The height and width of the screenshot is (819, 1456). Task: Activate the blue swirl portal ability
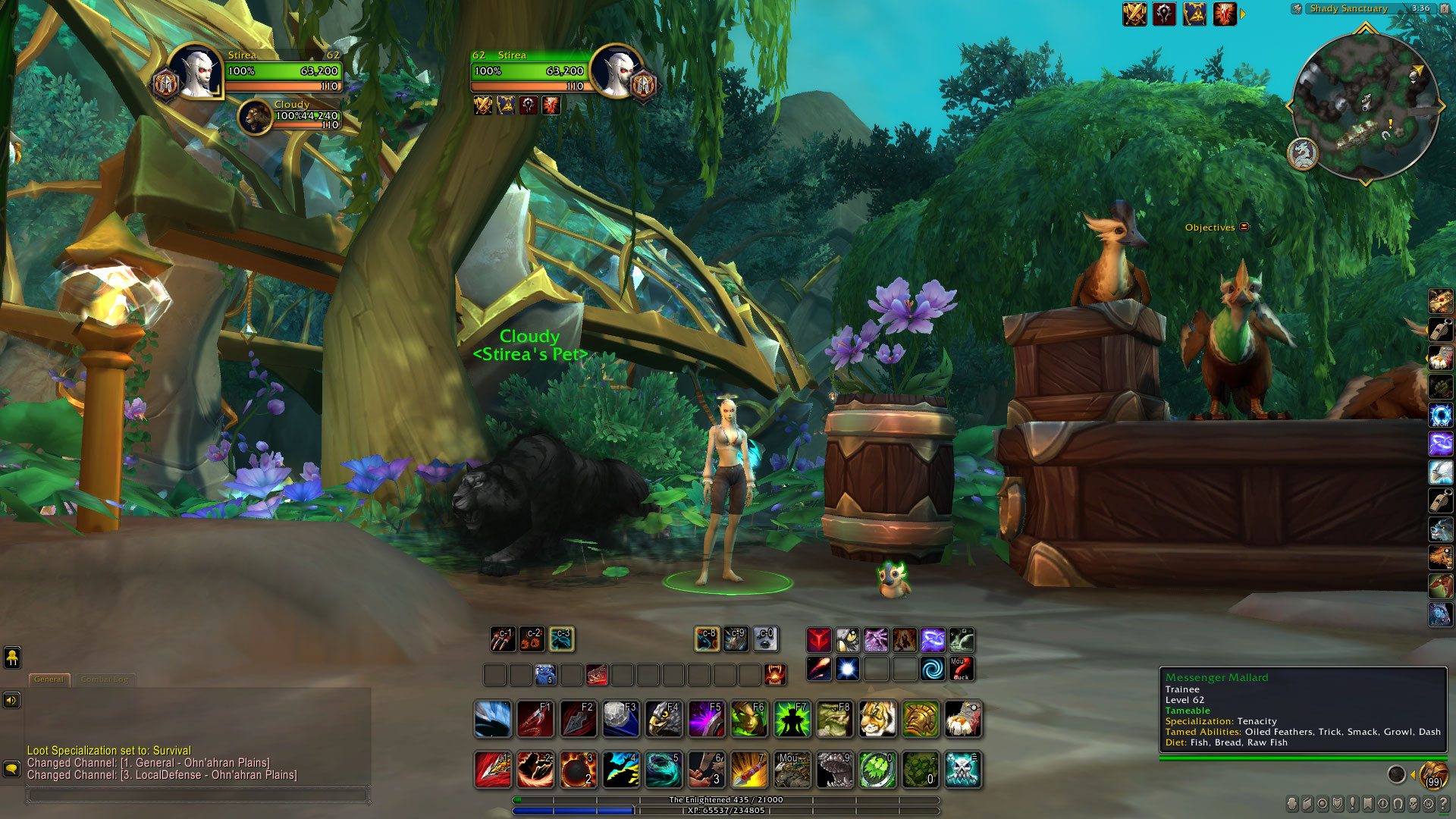click(x=933, y=669)
